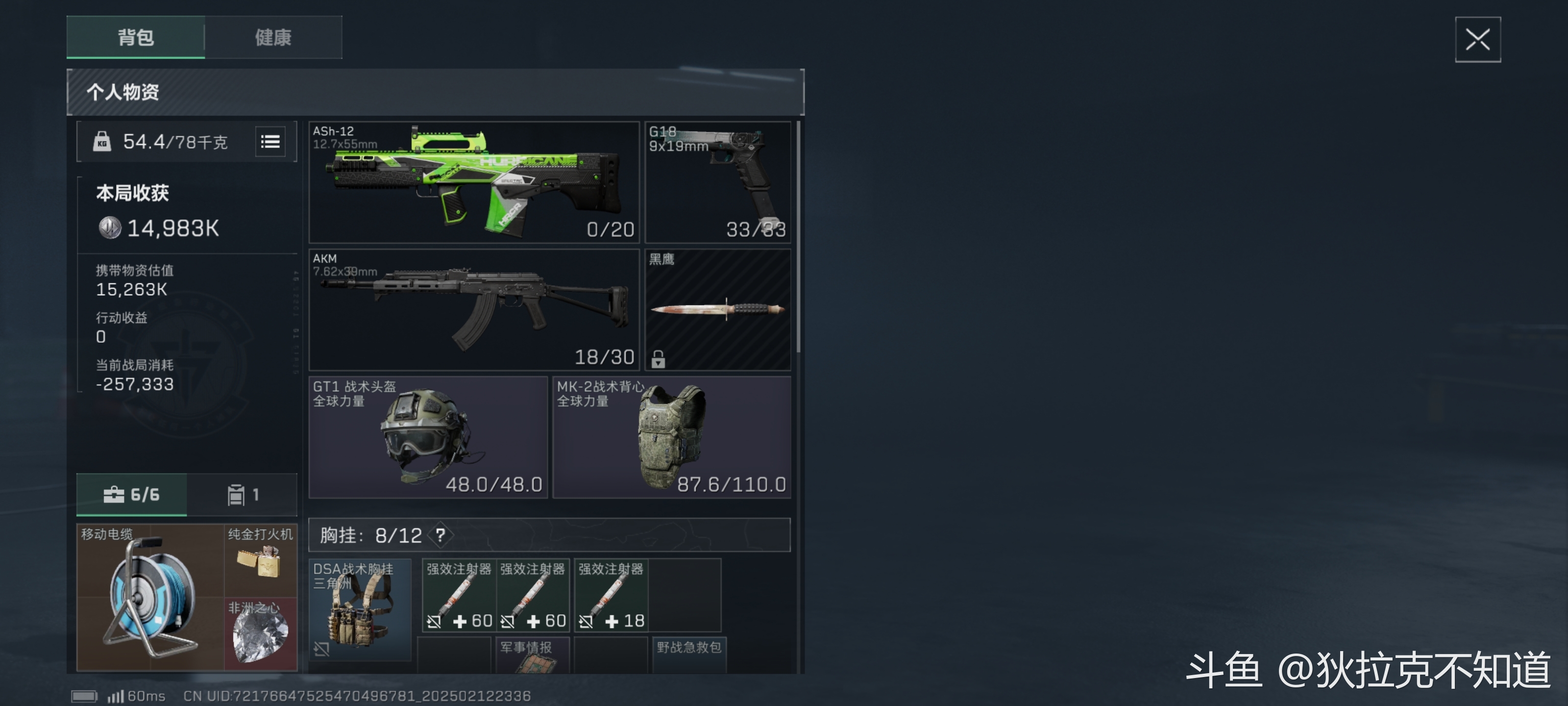Viewport: 1568px width, 706px height.
Task: Switch to the pocket tab showing 1
Action: point(242,495)
